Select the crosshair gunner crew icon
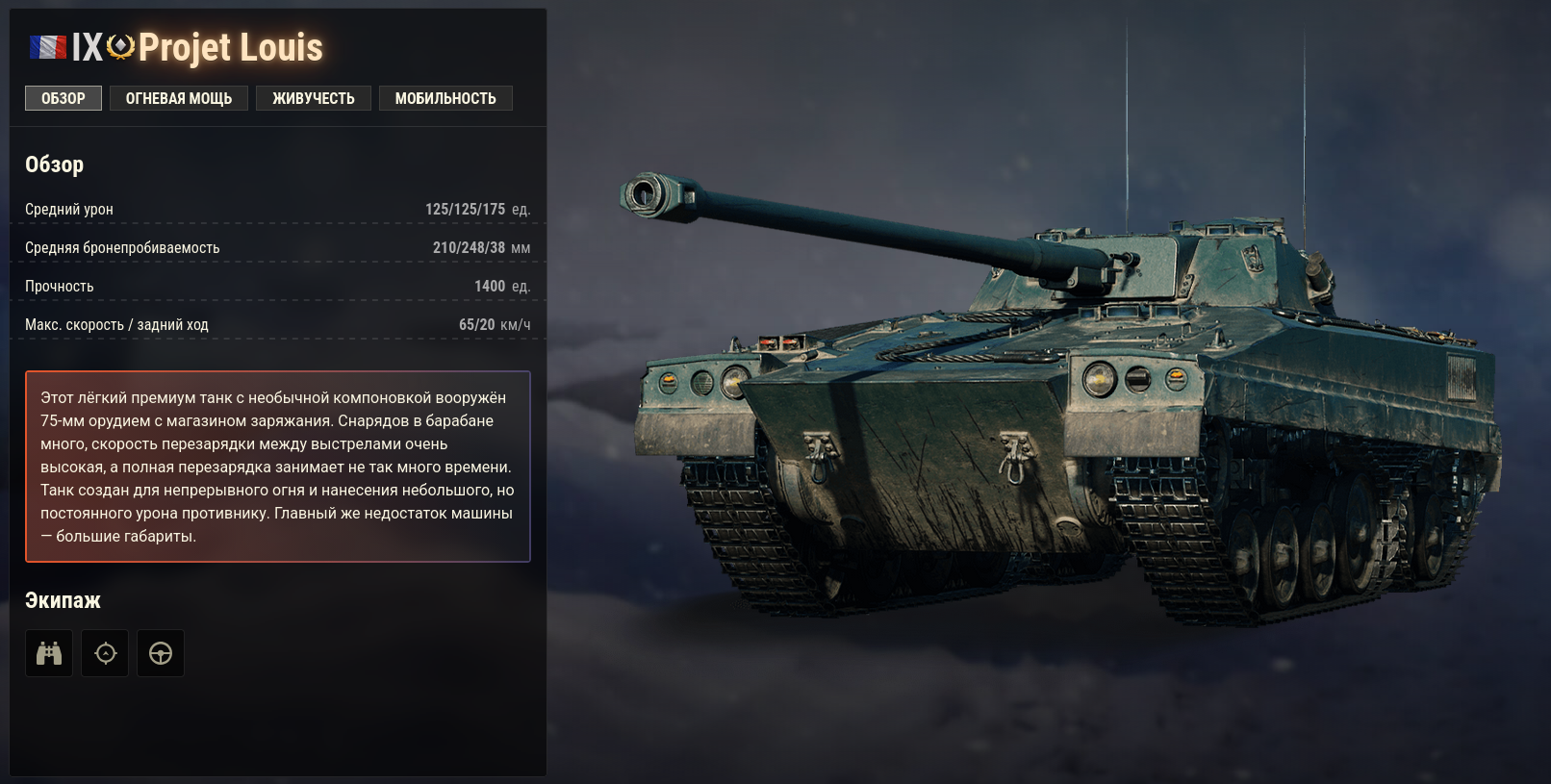Screen dimensions: 1551x784 (x=105, y=653)
